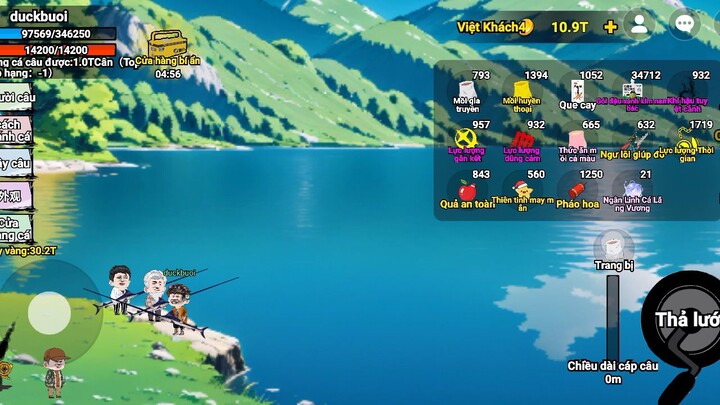Open the Trang bị equipment button

pos(613,248)
